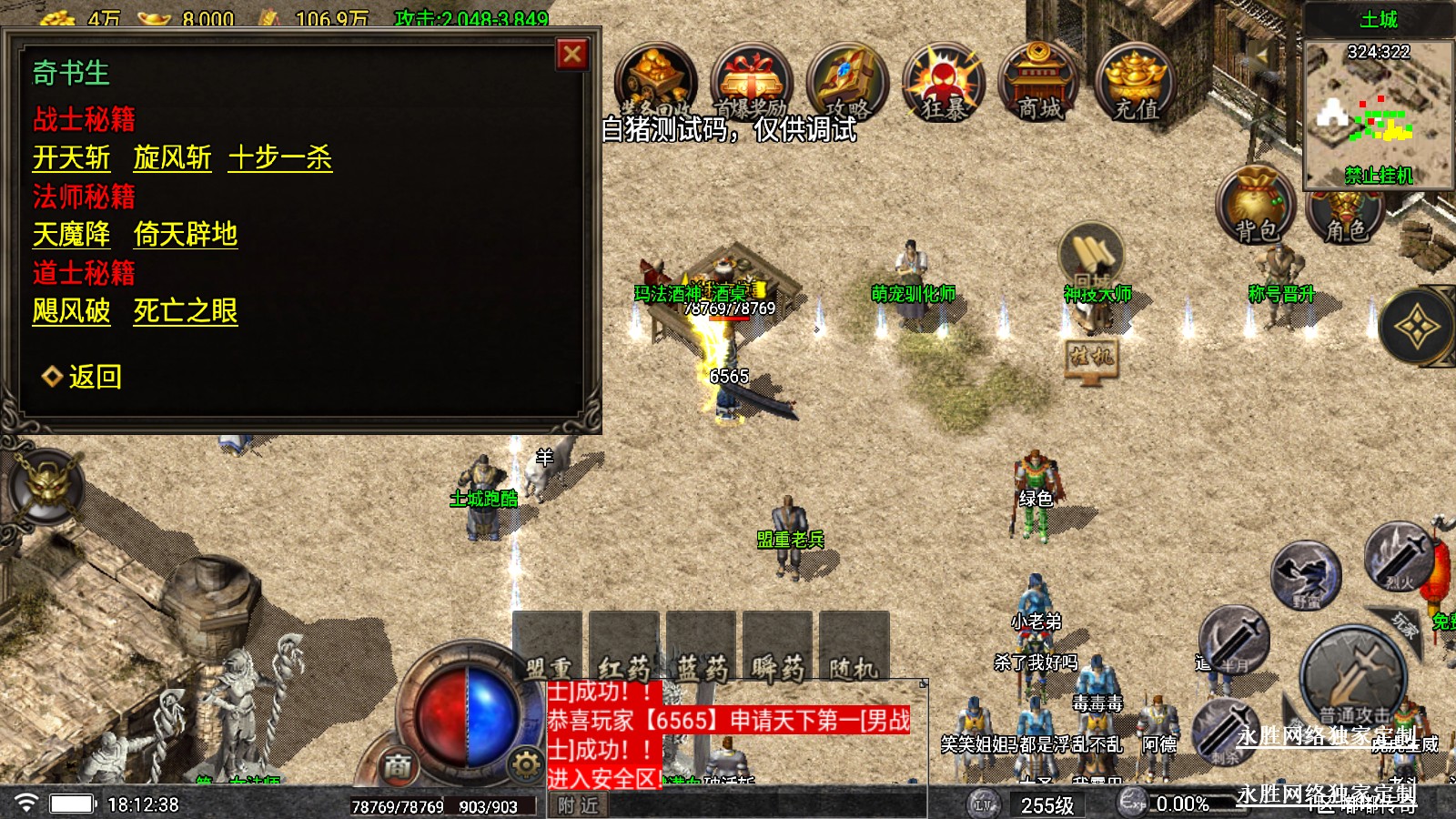Viewport: 1456px width, 819px height.
Task: Close the 奇书生 dialogue panel
Action: point(572,55)
